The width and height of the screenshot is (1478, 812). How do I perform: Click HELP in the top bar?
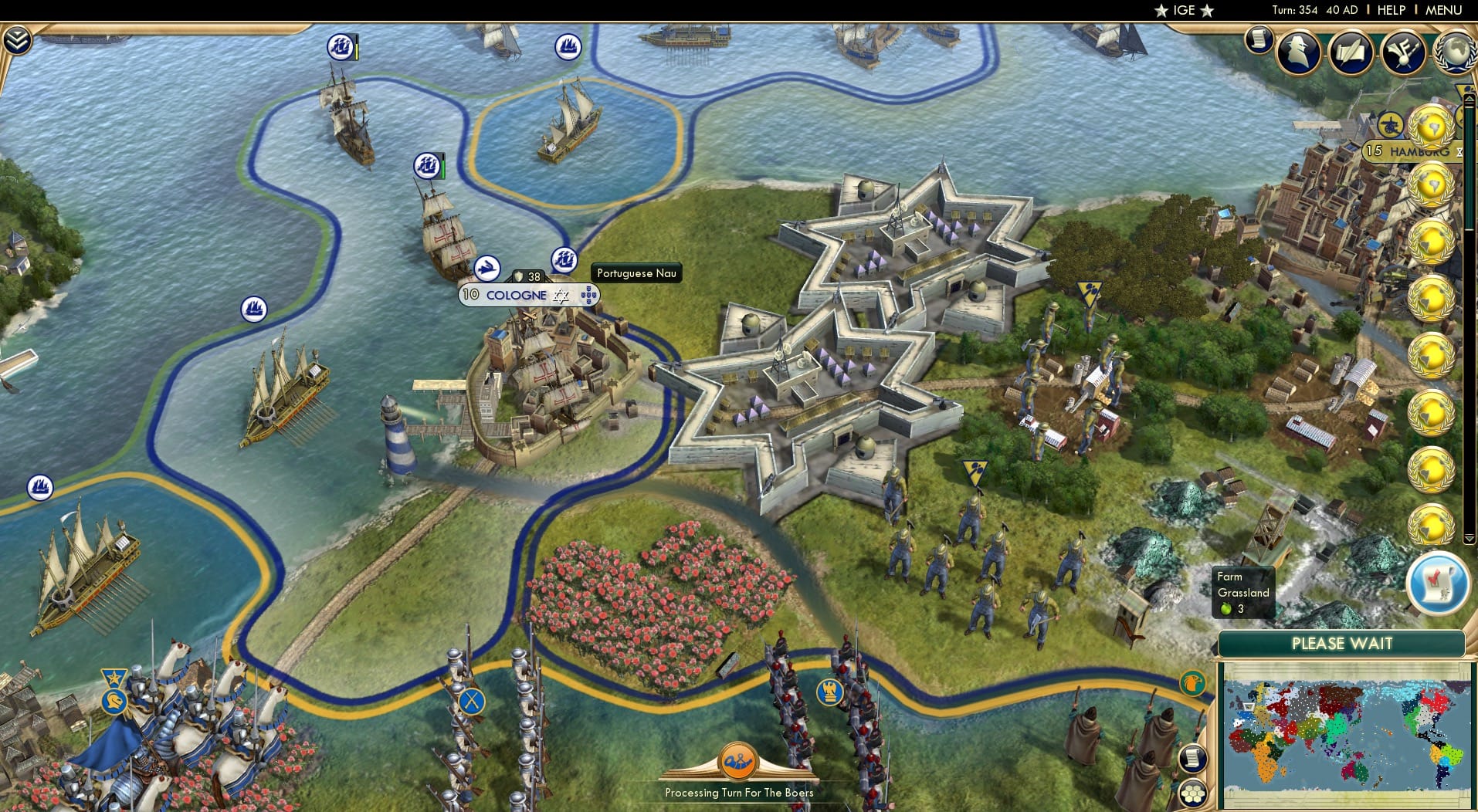pyautogui.click(x=1390, y=10)
